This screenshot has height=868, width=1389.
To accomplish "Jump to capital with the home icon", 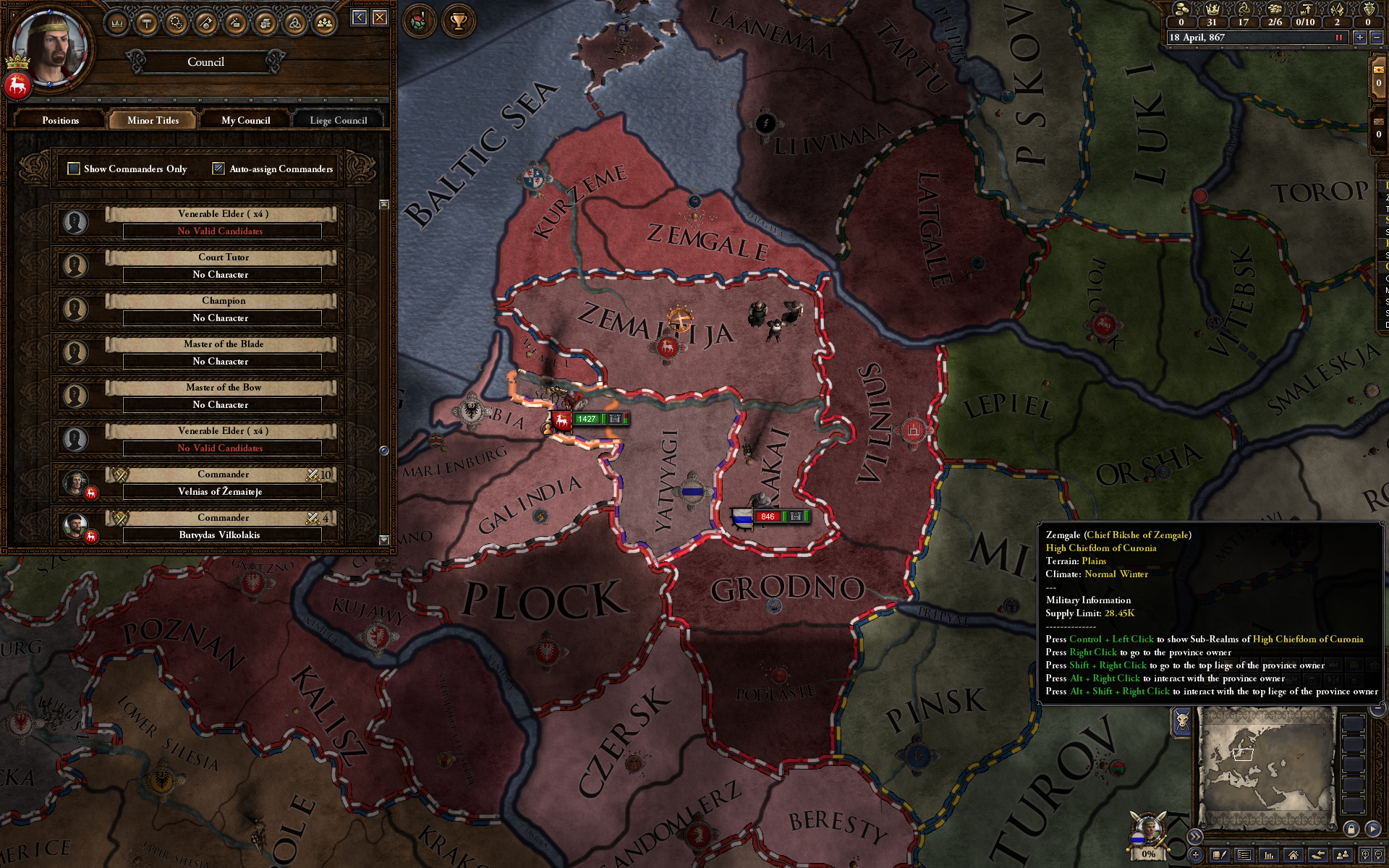I will 1294,854.
